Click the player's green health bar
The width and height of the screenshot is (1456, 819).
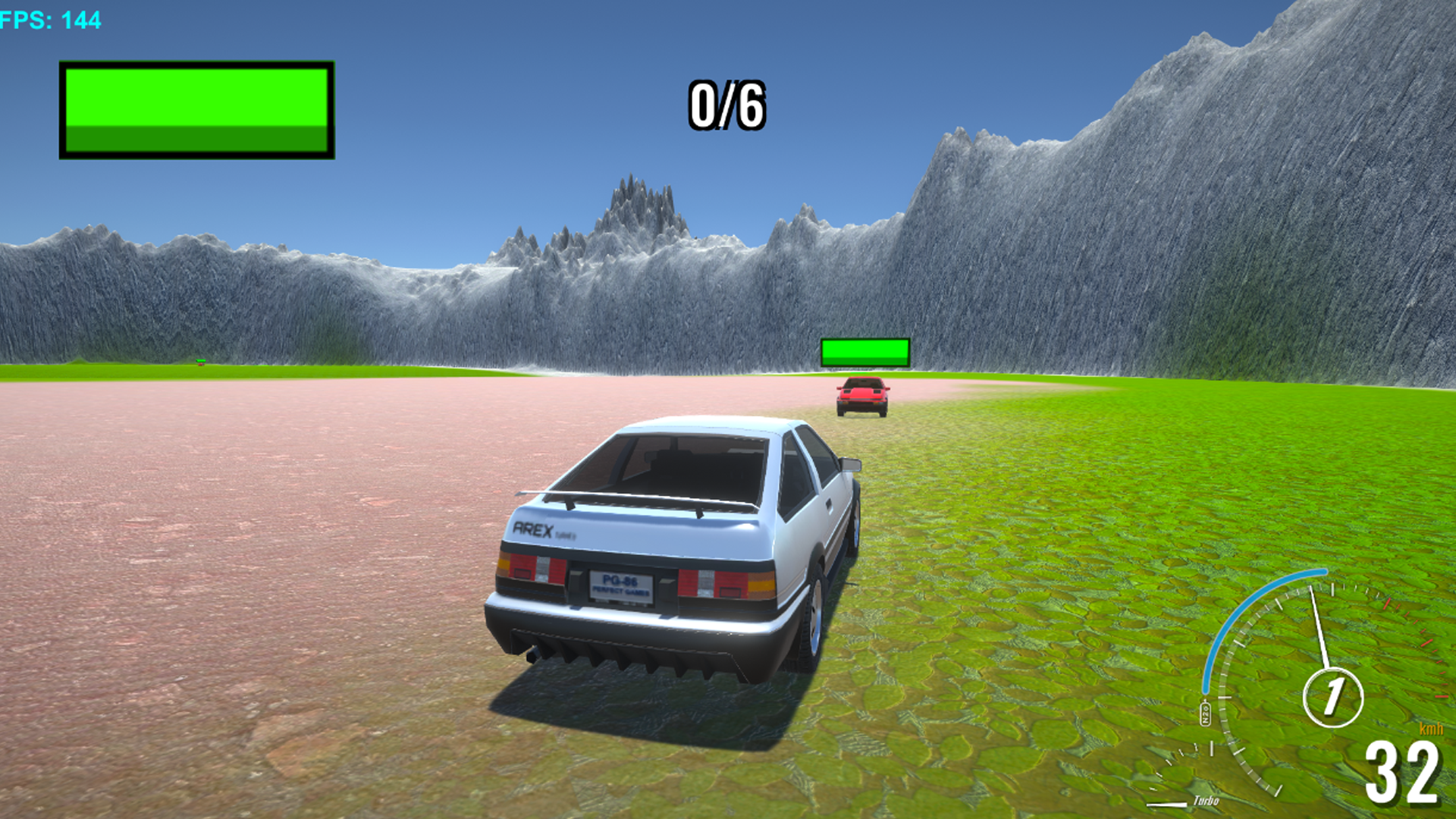pyautogui.click(x=196, y=108)
